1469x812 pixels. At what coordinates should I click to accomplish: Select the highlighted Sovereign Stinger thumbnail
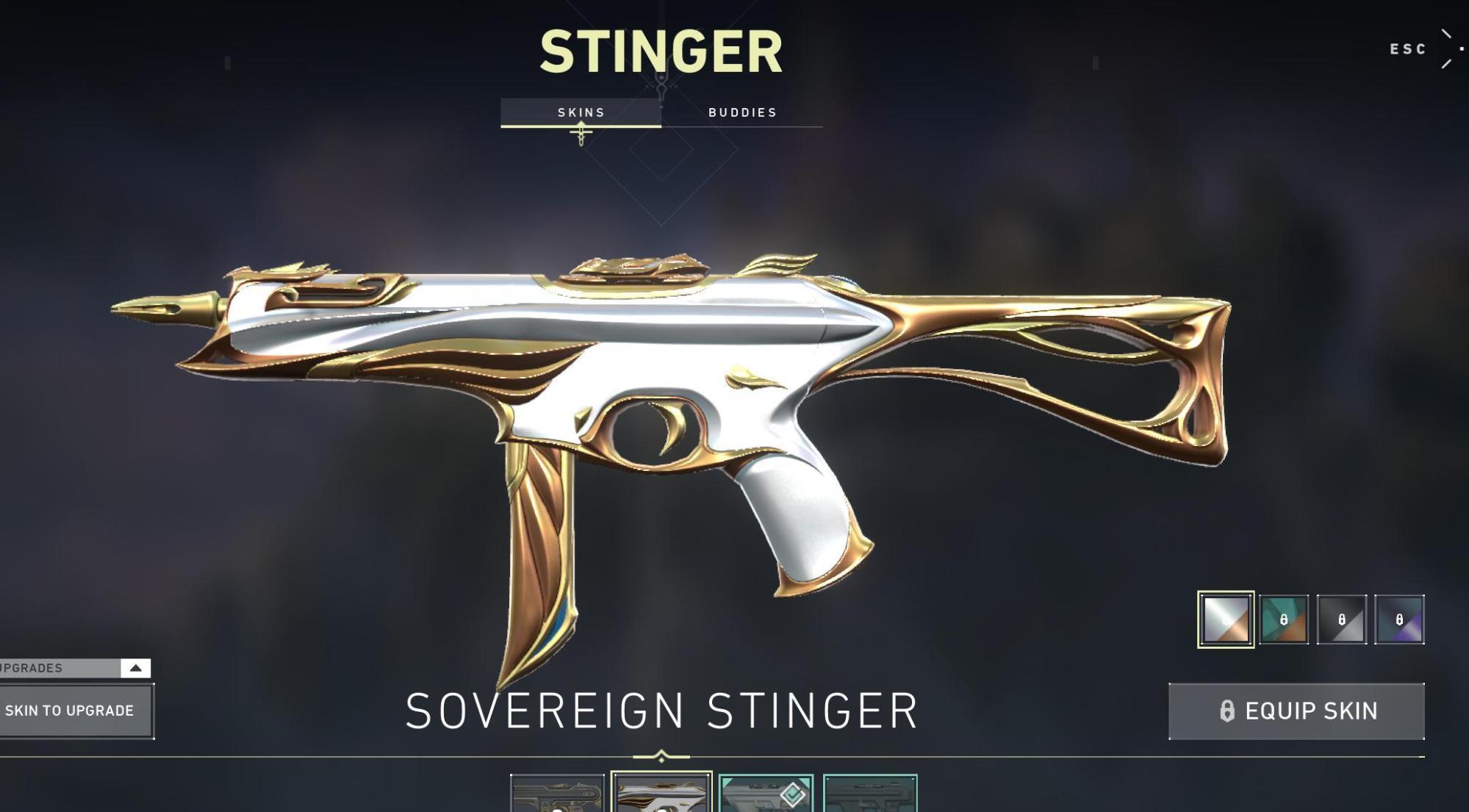661,794
